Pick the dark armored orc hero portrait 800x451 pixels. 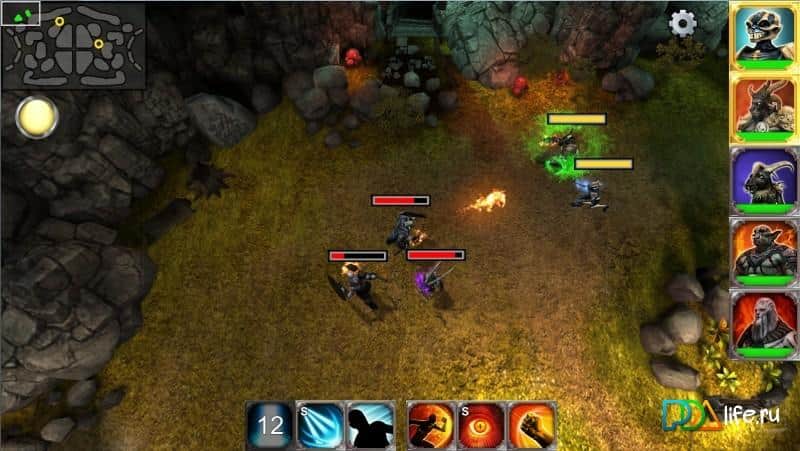pyautogui.click(x=763, y=252)
